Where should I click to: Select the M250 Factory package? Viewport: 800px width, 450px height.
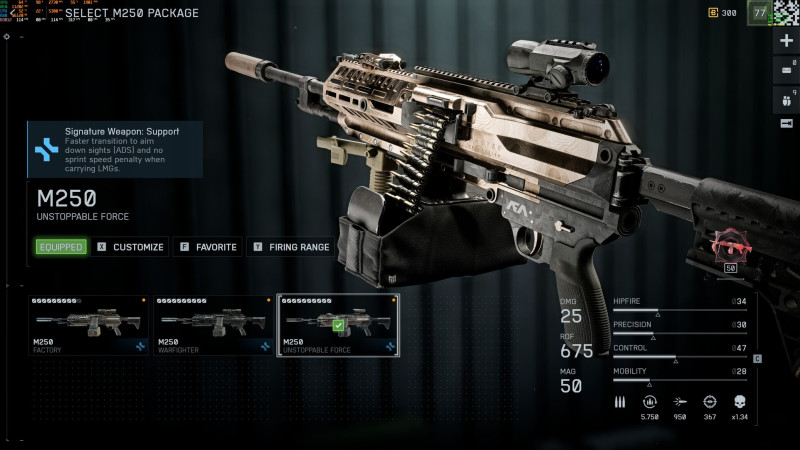(88, 325)
